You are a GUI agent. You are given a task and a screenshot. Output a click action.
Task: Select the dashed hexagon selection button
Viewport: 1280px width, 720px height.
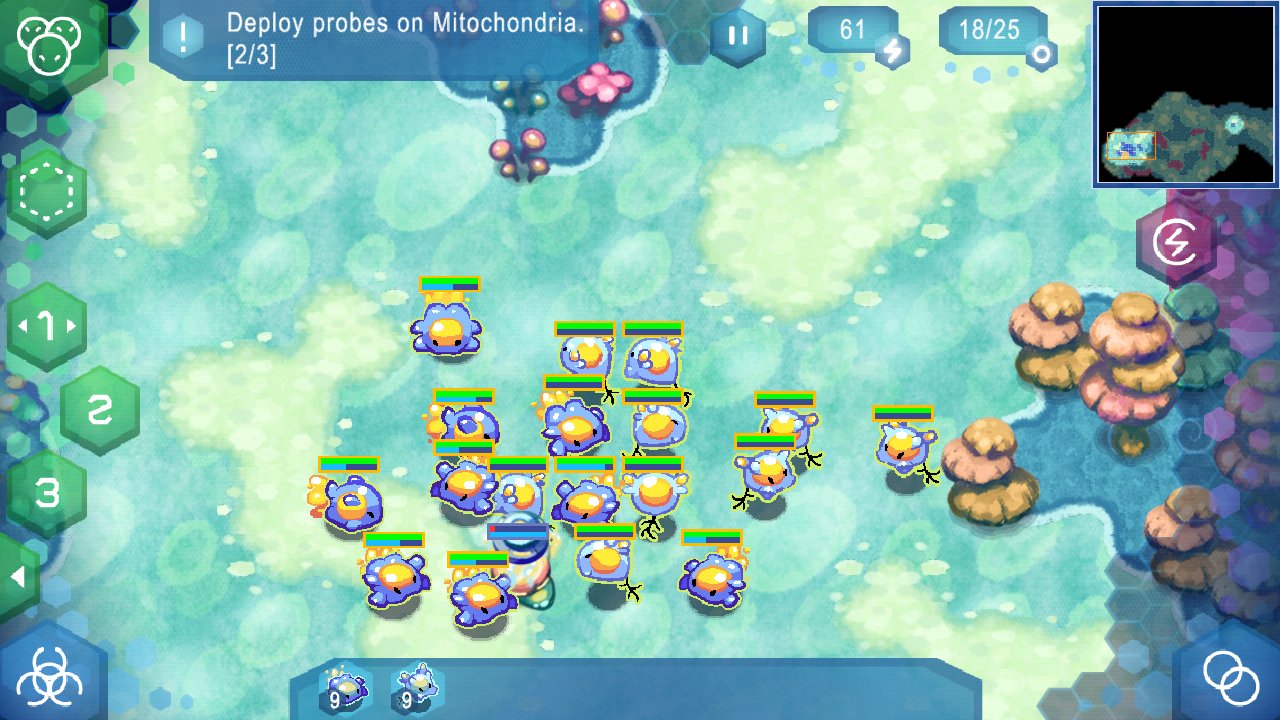point(46,192)
